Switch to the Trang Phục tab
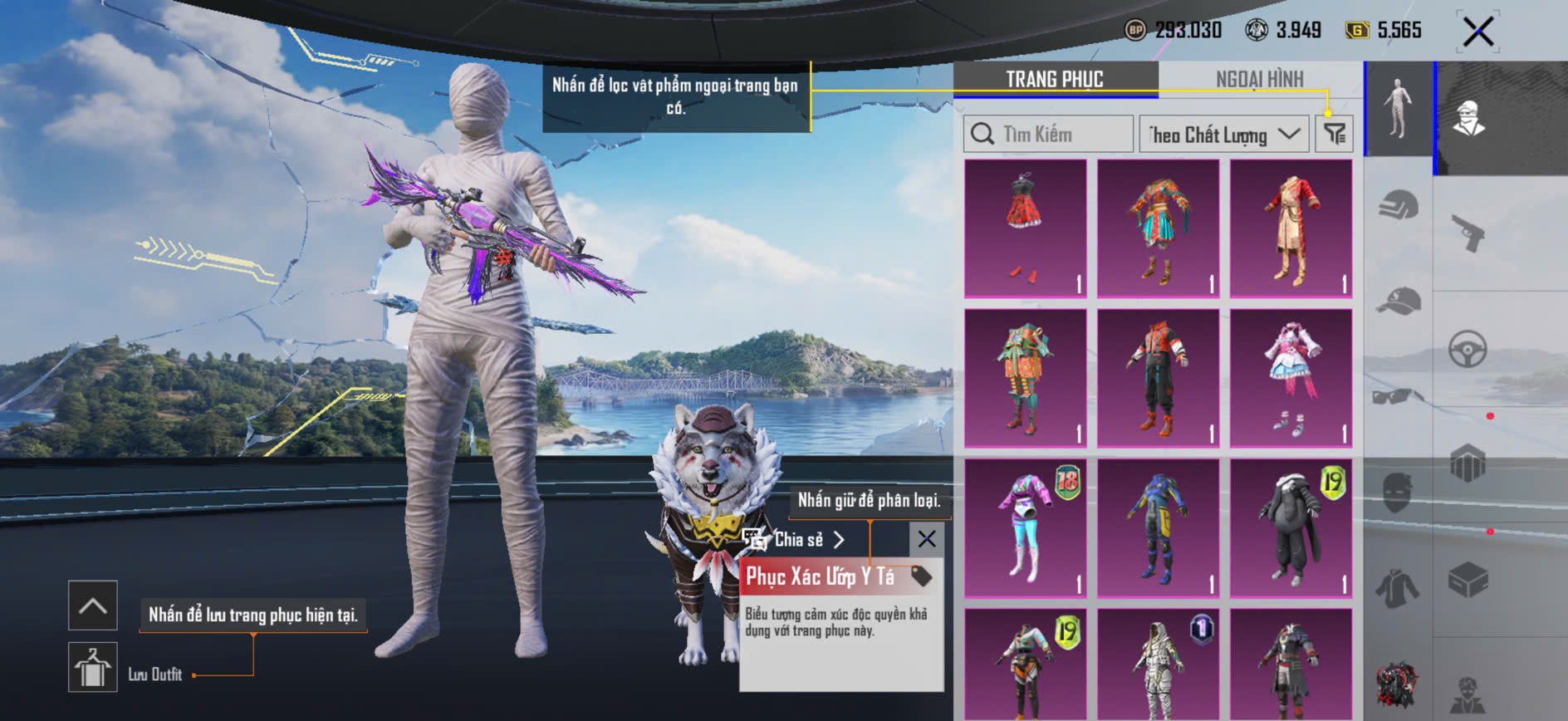1568x721 pixels. click(1055, 79)
